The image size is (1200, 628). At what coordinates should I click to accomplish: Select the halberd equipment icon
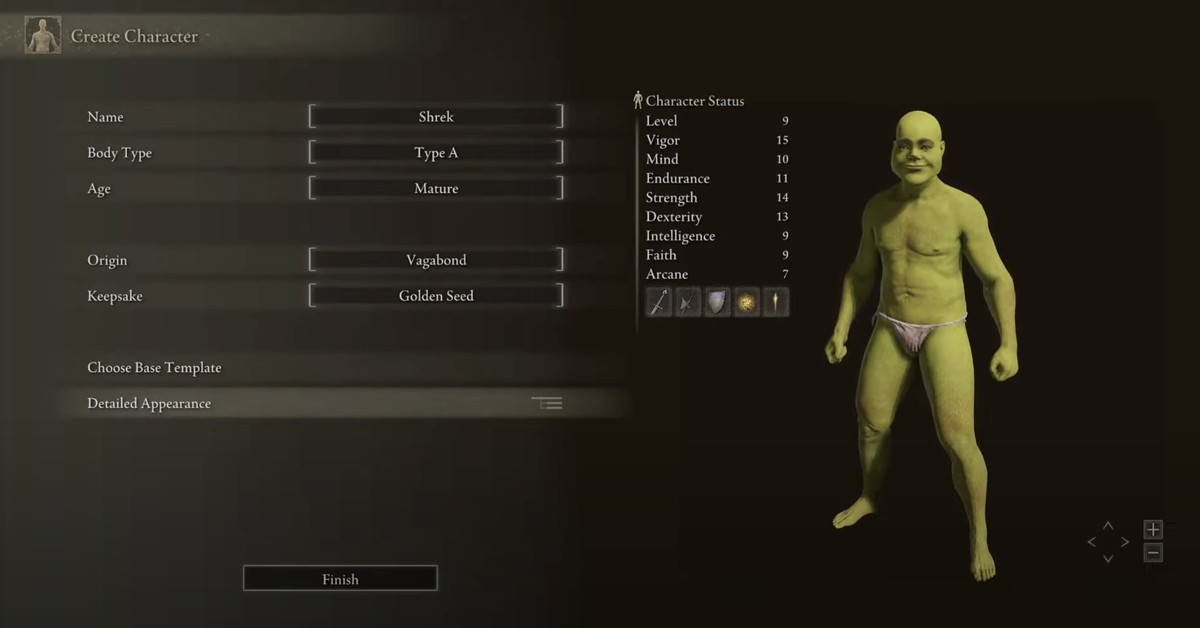pyautogui.click(x=688, y=302)
